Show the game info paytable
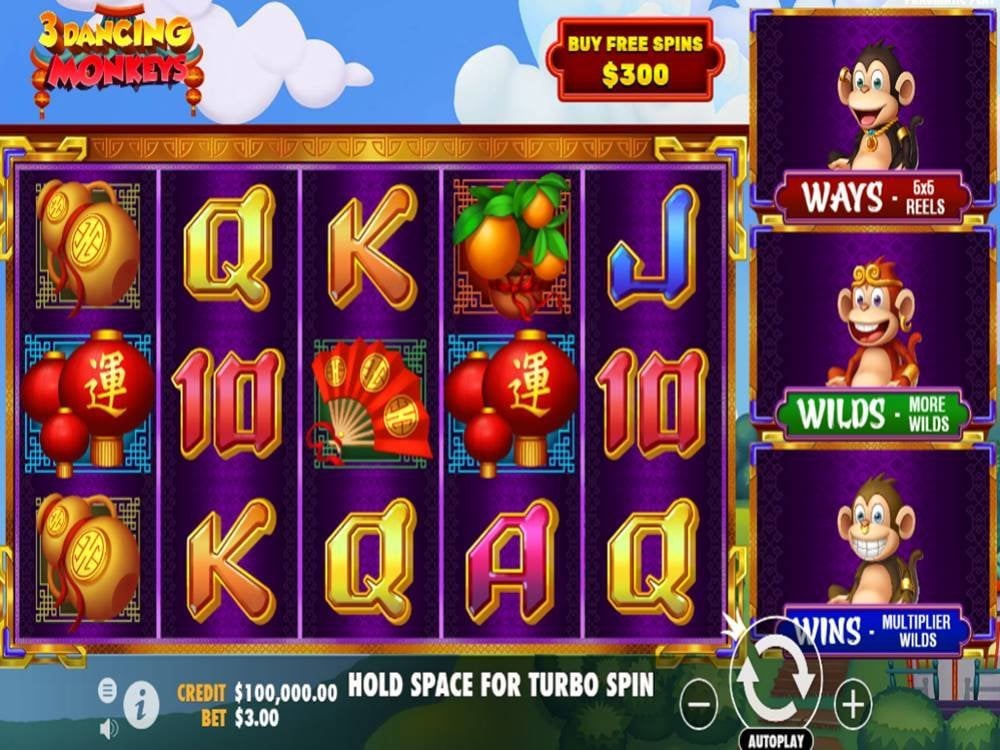The image size is (1000, 750). click(143, 707)
